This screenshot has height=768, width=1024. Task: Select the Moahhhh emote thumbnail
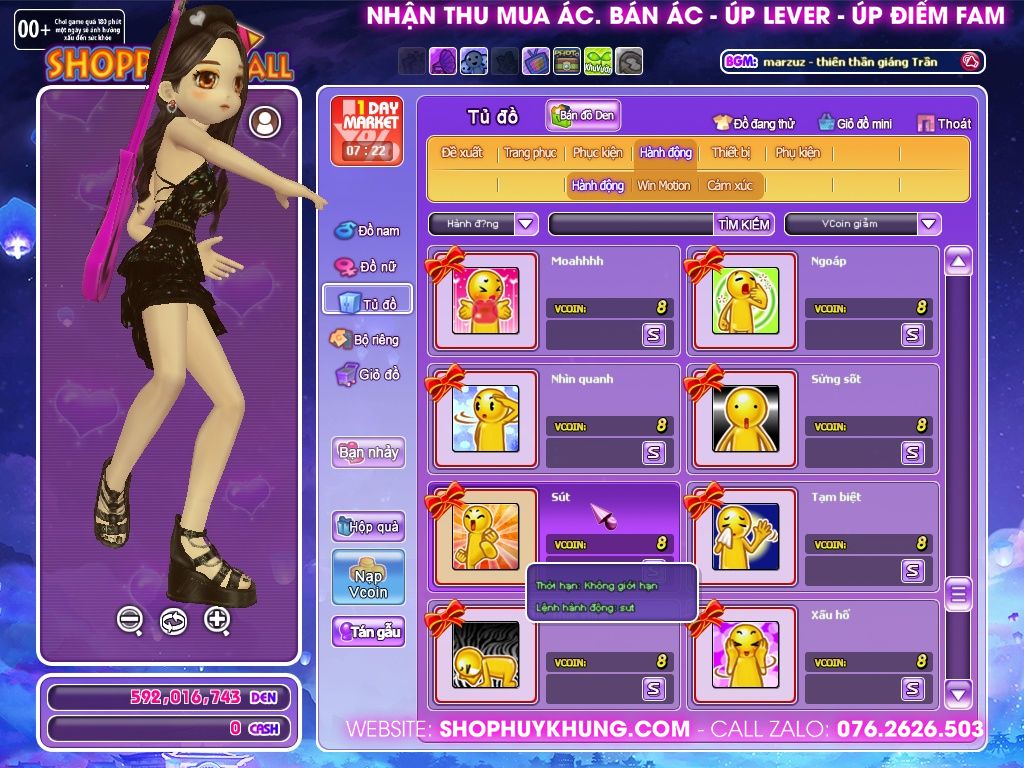point(485,300)
